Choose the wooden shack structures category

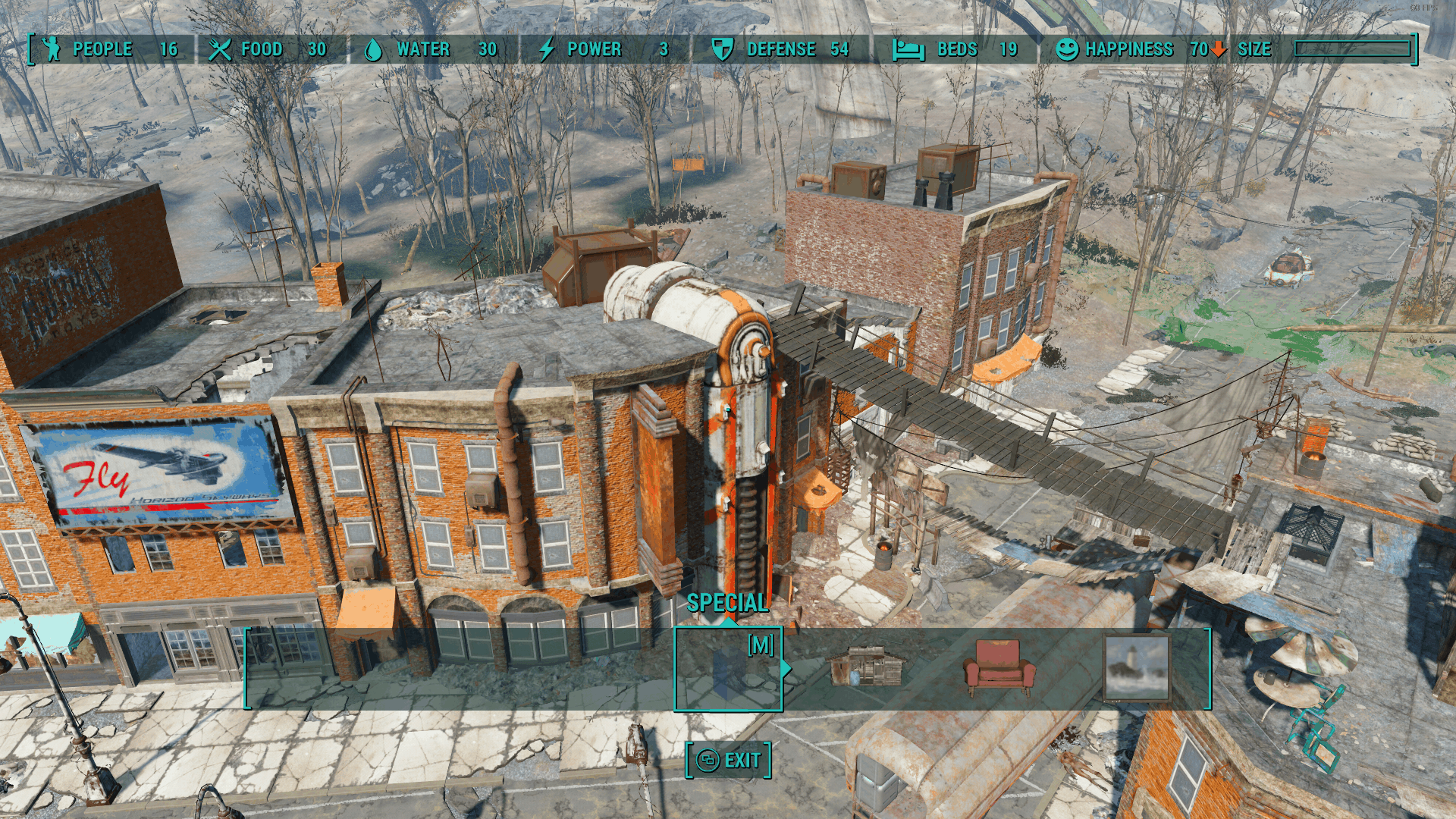(867, 667)
